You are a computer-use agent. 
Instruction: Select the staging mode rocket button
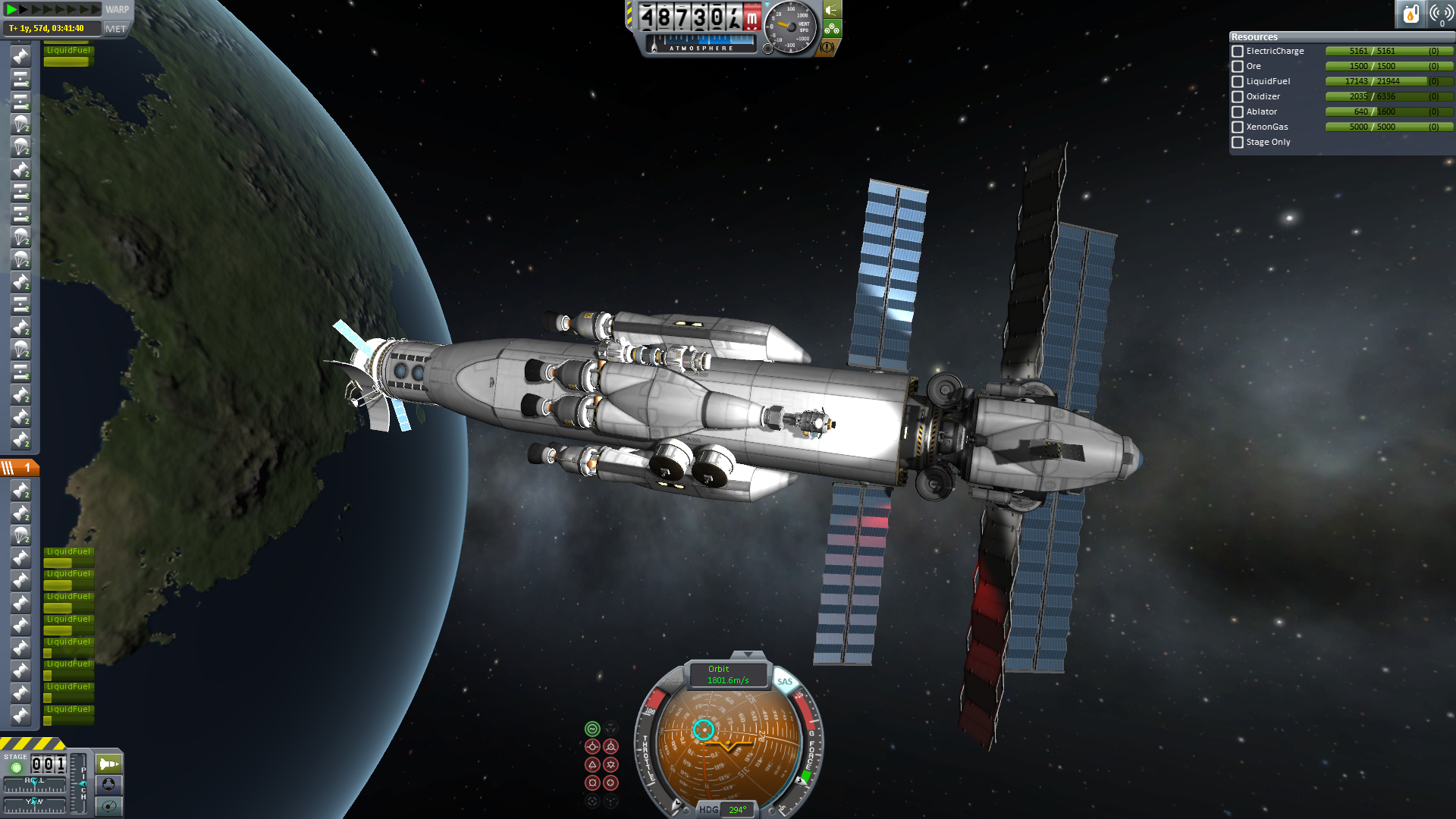point(109,764)
